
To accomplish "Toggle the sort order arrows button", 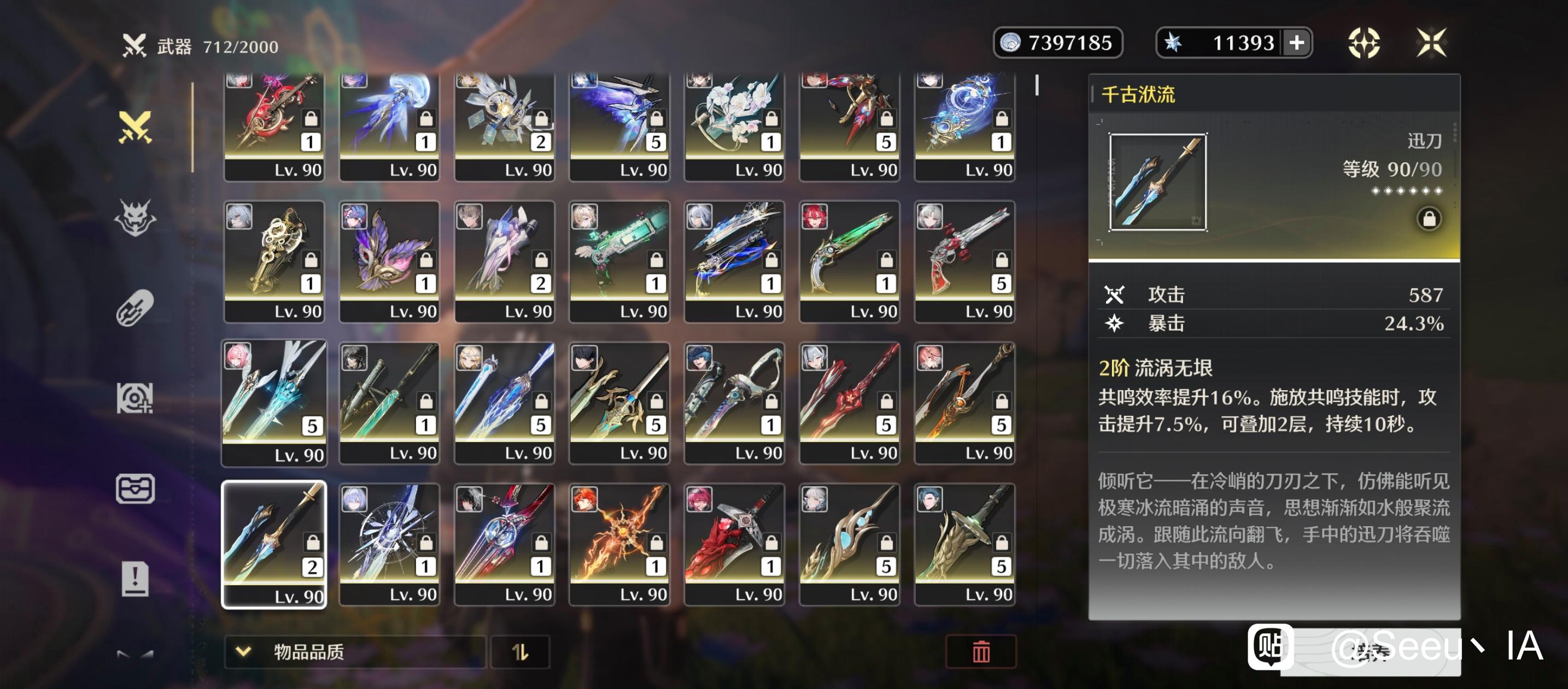I will [520, 652].
